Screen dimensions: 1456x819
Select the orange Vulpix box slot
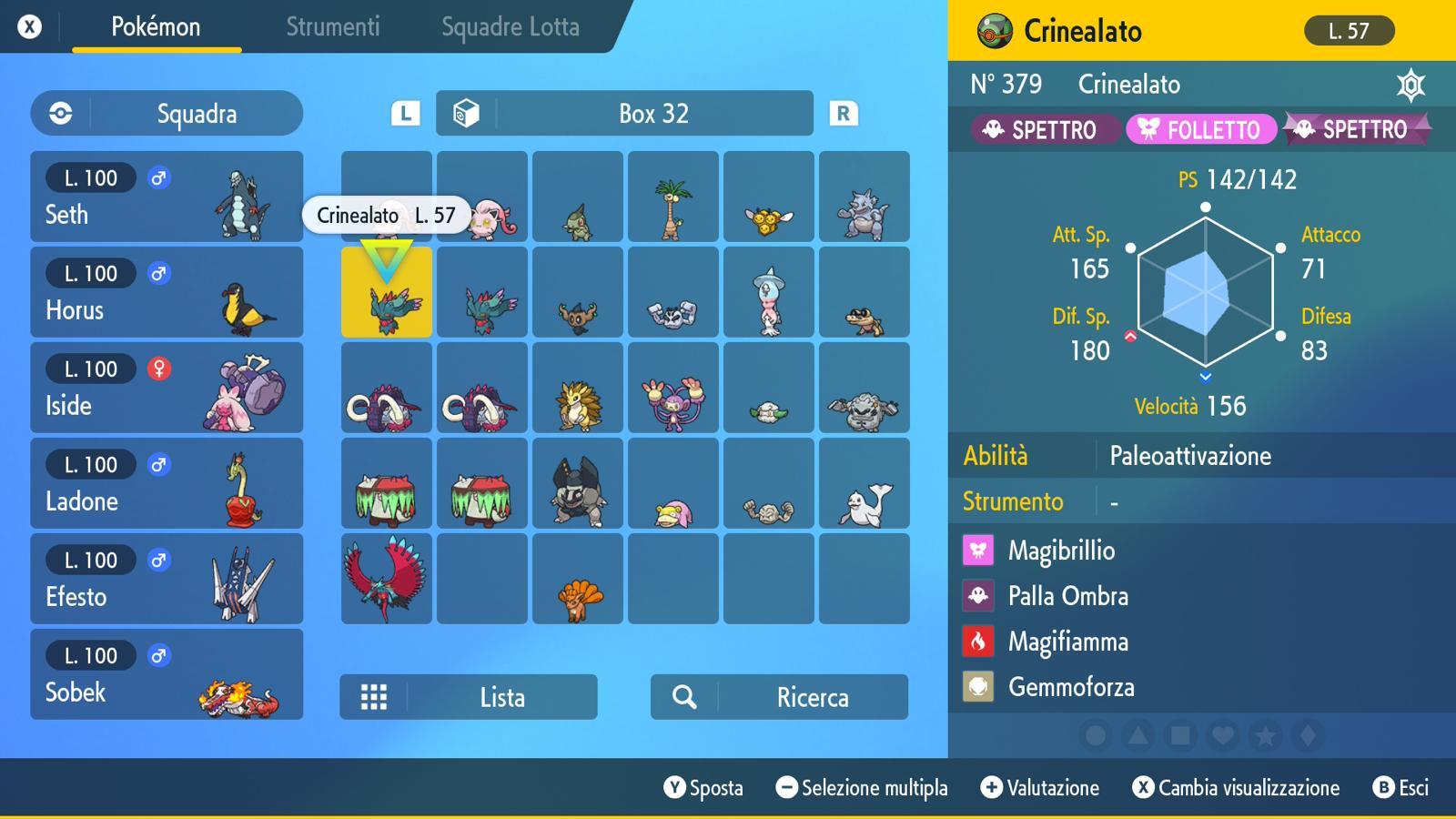tap(578, 579)
